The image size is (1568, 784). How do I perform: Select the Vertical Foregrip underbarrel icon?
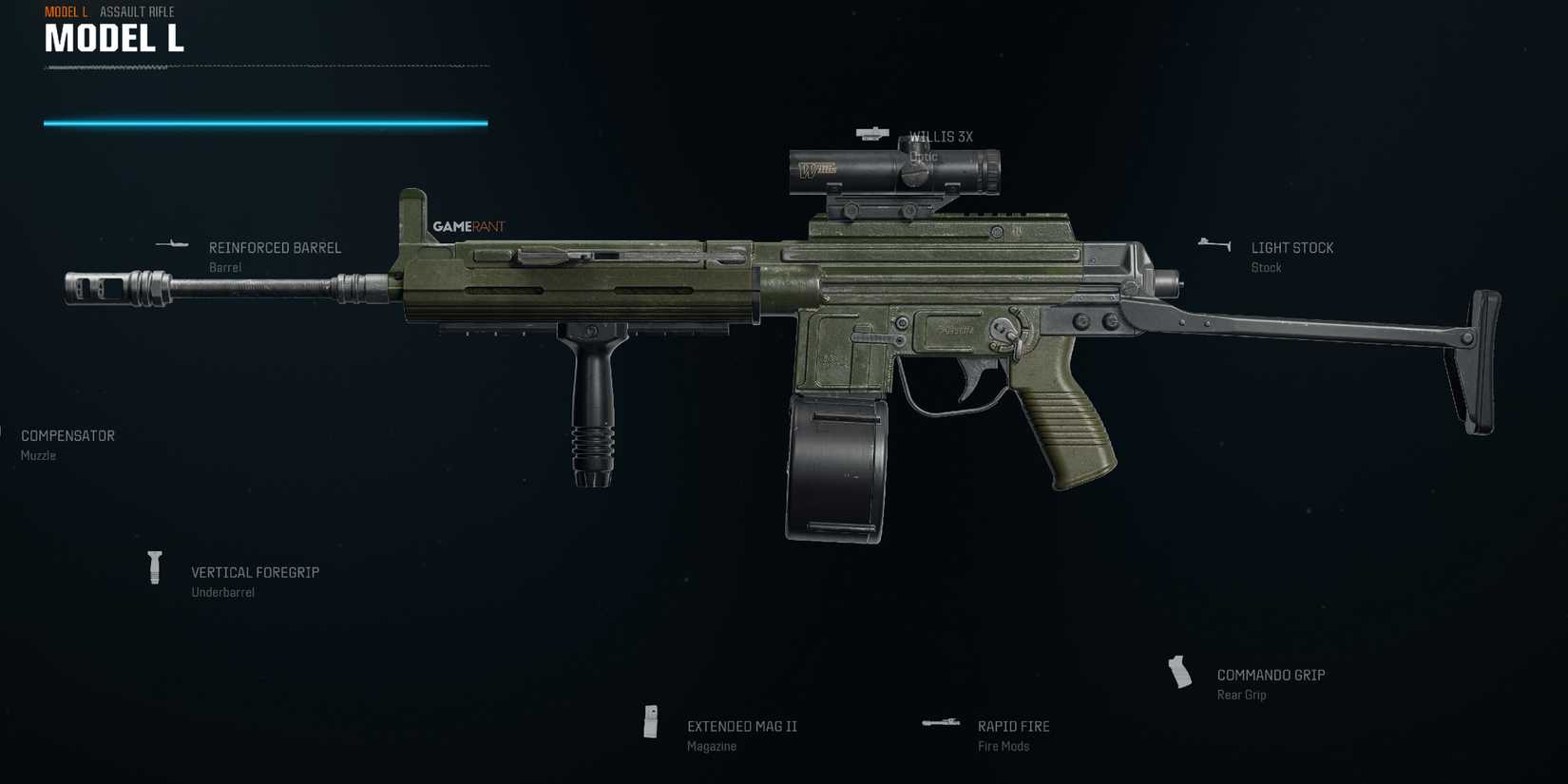click(x=155, y=568)
